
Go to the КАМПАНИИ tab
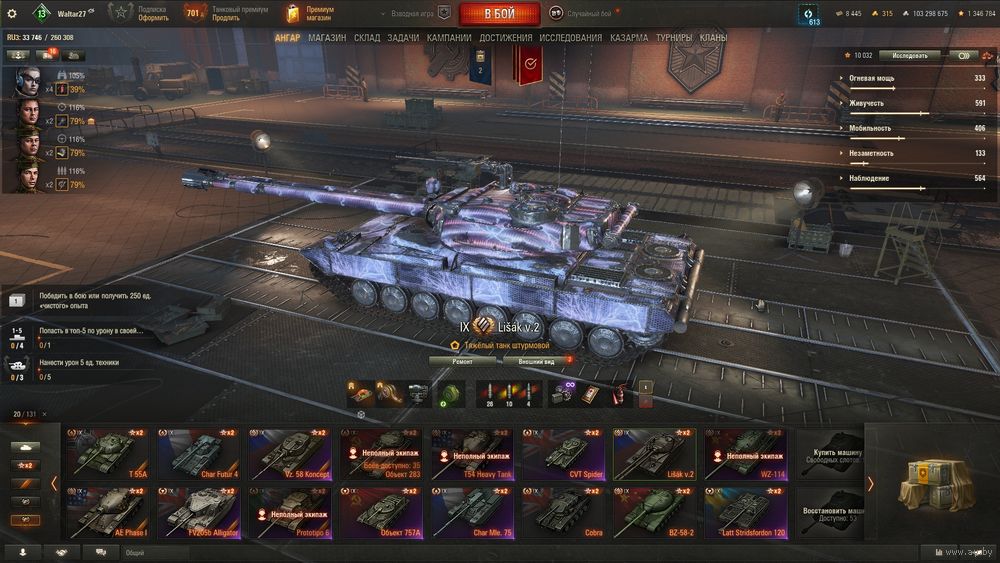(449, 38)
